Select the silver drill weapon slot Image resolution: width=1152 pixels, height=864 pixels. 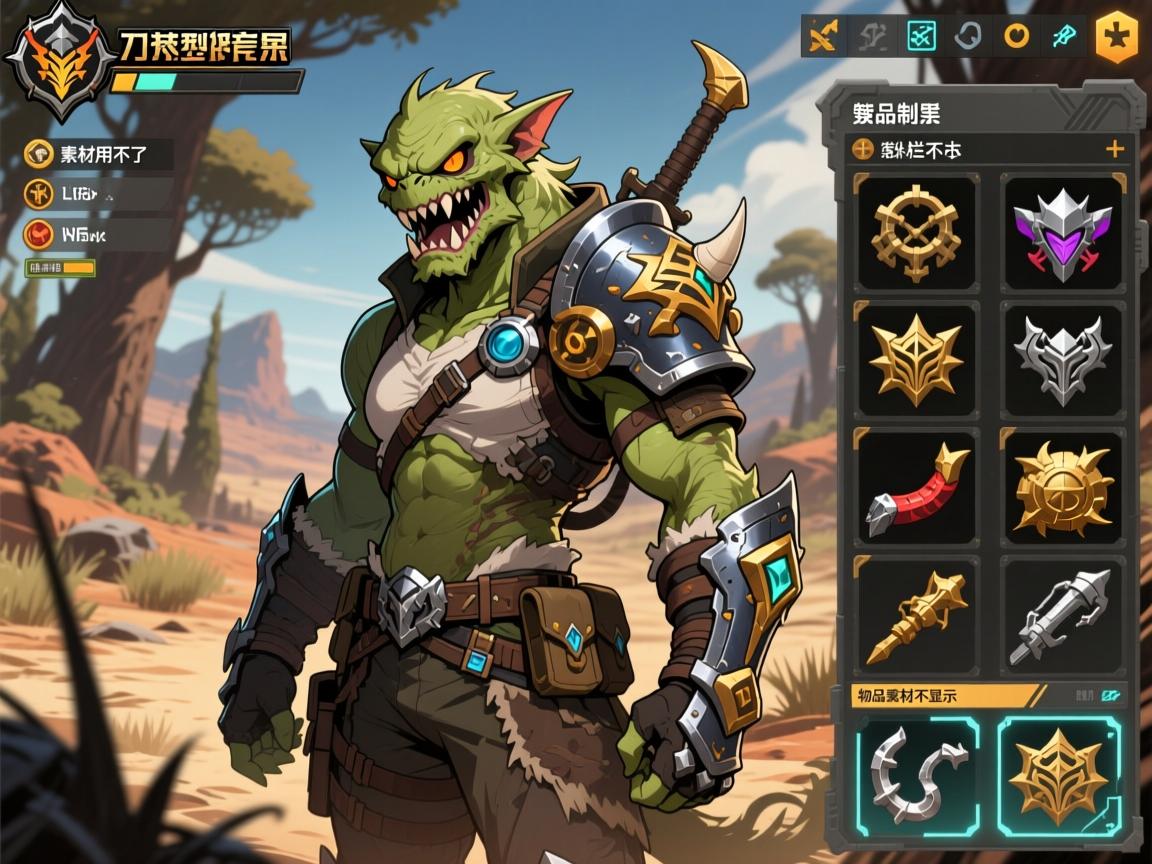tap(1061, 615)
